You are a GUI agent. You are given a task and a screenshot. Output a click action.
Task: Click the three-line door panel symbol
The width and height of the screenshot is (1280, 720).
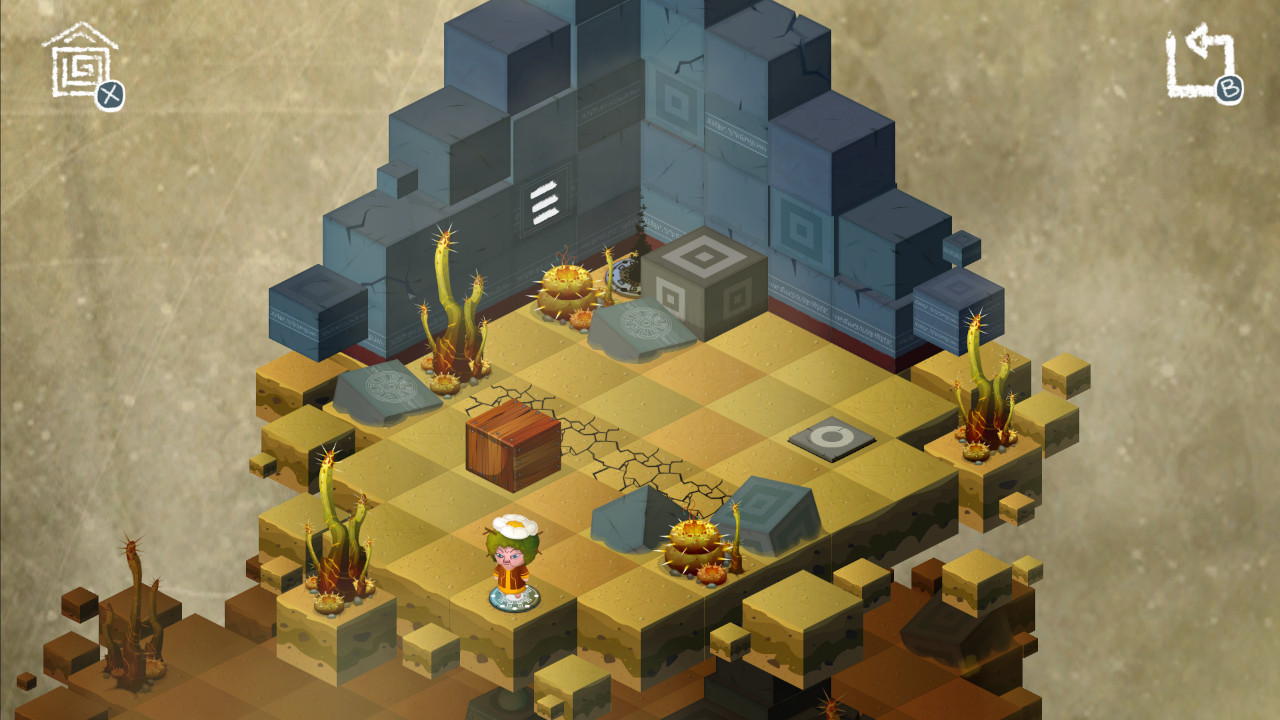tap(545, 201)
